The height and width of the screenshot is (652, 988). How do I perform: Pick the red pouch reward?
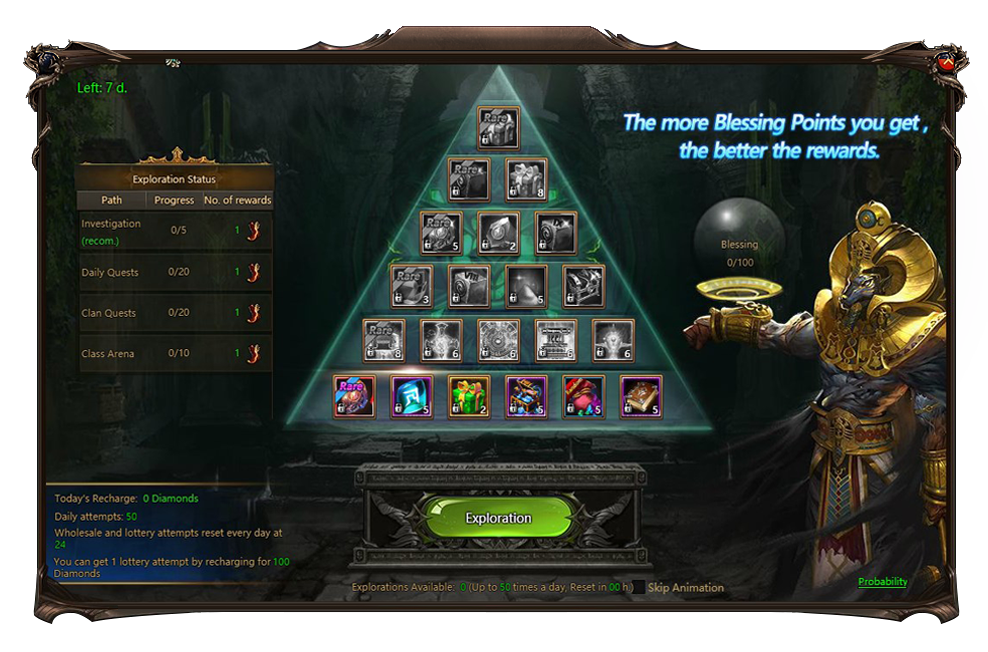583,396
